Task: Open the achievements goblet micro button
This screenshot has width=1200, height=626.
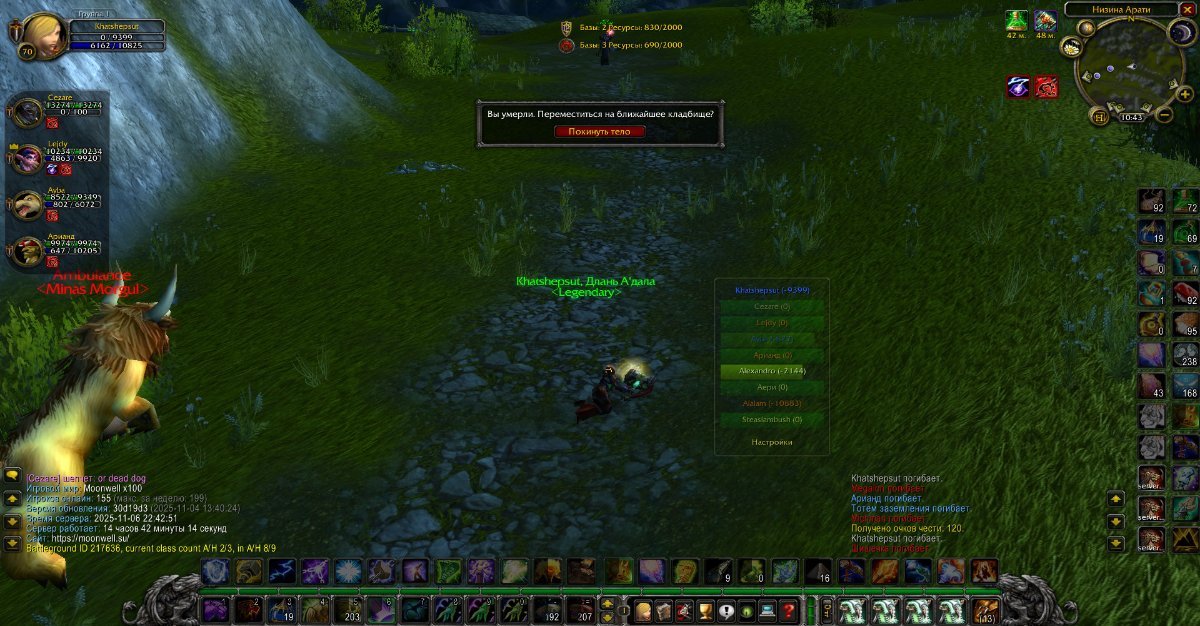Action: tap(706, 610)
